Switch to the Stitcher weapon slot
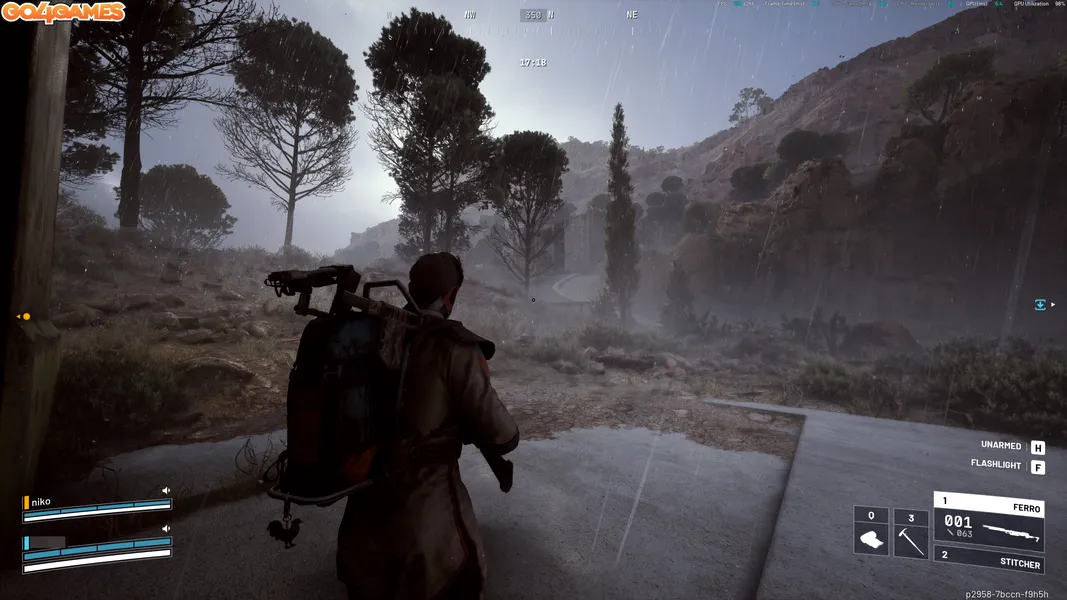Screen dimensions: 1067x600 pyautogui.click(x=988, y=560)
